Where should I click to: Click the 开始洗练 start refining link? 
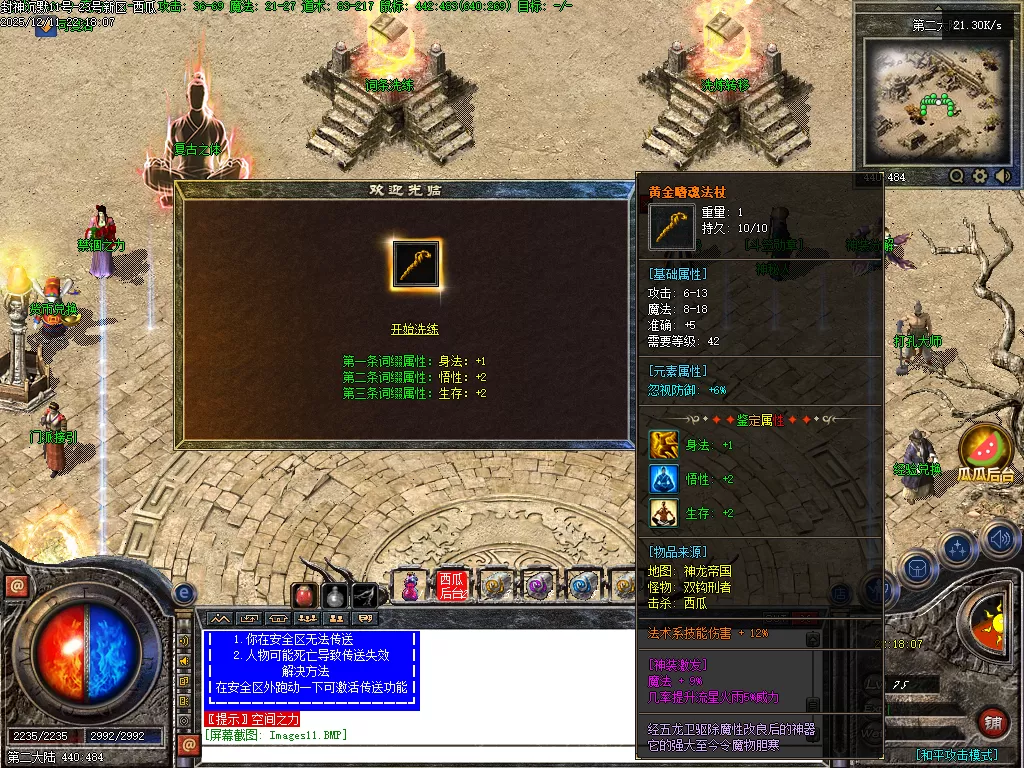point(414,329)
